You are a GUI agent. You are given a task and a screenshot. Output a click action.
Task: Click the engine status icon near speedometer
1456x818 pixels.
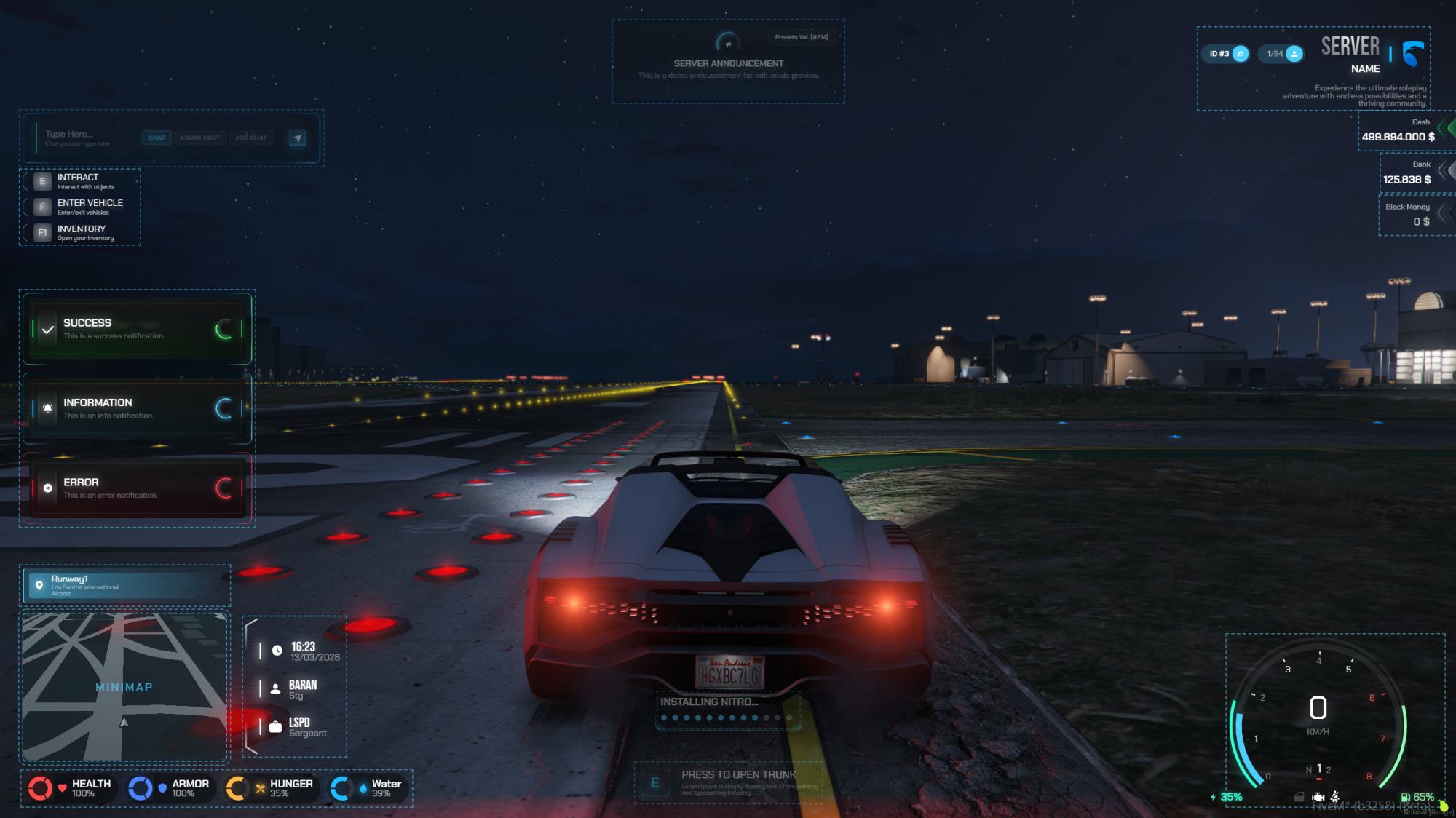[x=1318, y=797]
